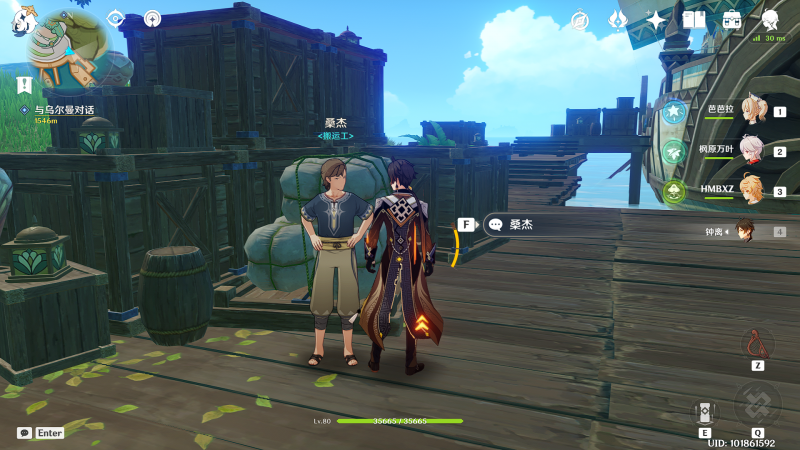Activate Zhongli's stone pillar elemental skill
The image size is (800, 450).
(704, 412)
